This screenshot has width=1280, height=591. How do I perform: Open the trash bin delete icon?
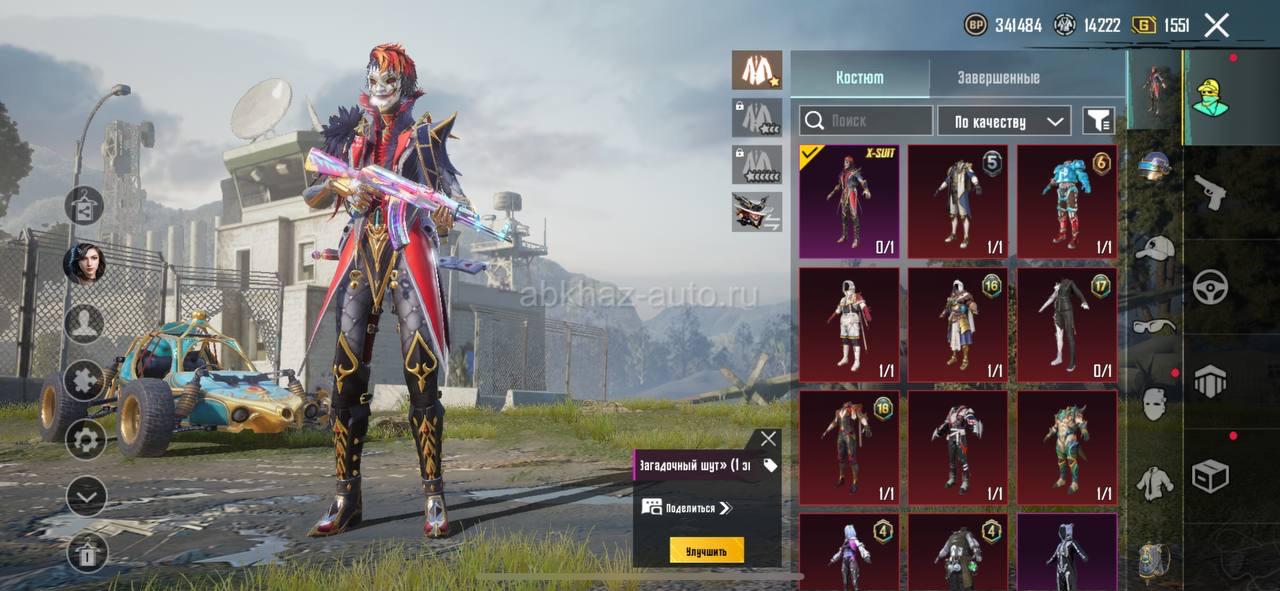tap(87, 552)
